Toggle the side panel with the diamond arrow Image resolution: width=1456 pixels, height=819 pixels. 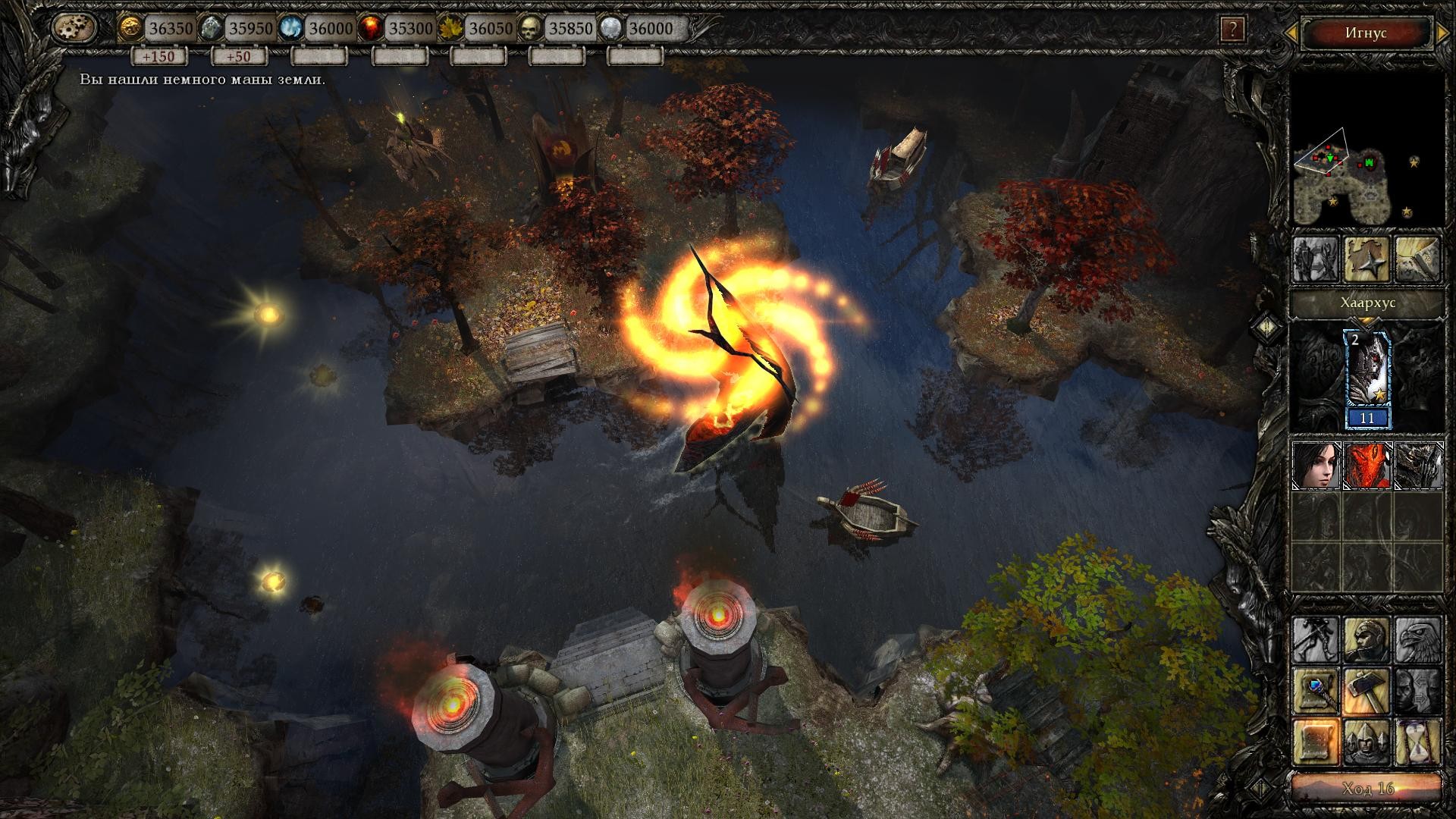point(1266,328)
